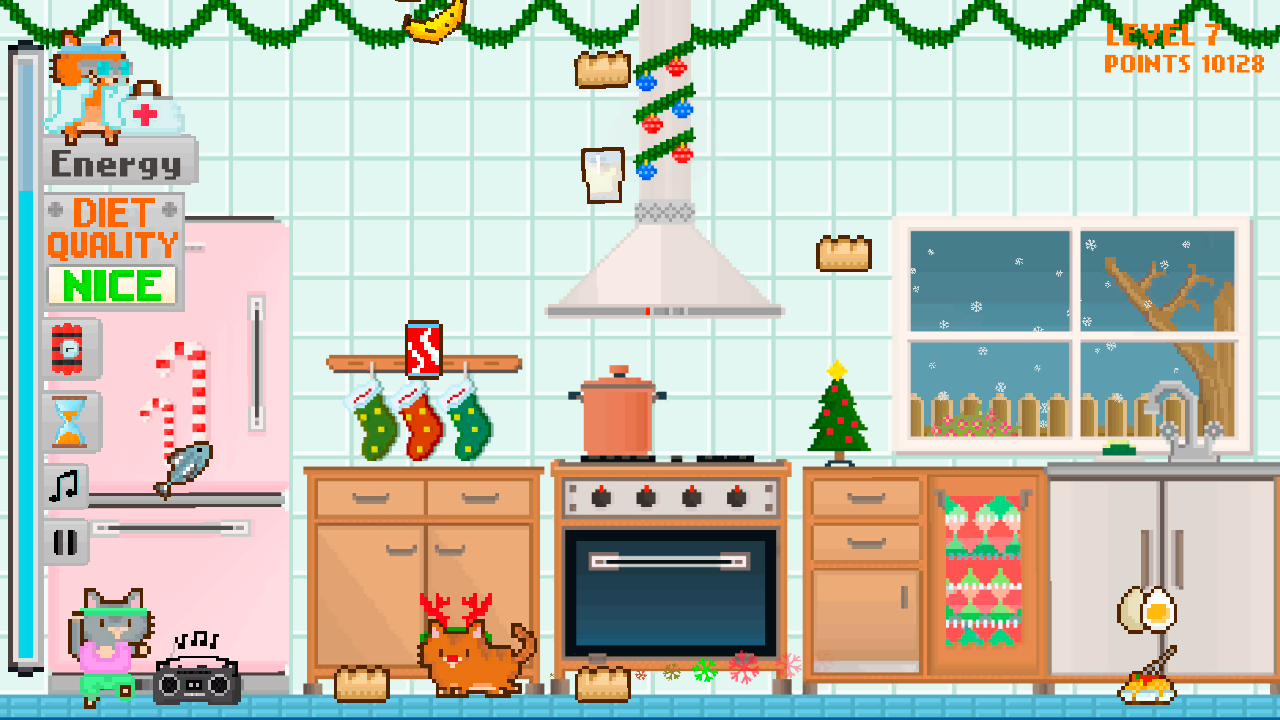Select the dynamite bomb power-up icon
Viewport: 1280px width, 720px height.
pyautogui.click(x=68, y=352)
